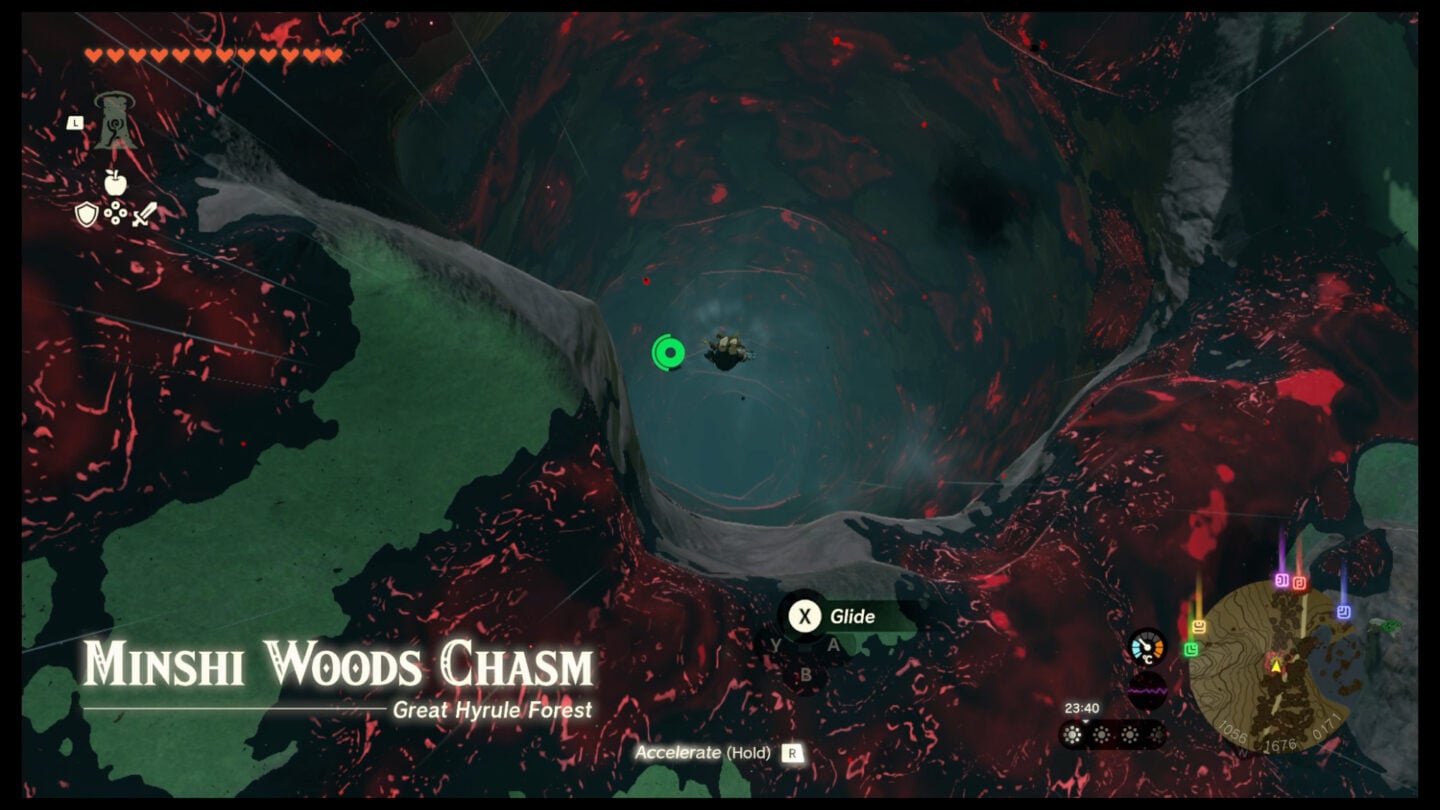Toggle the dimmed fourth phase pip
Image resolution: width=1440 pixels, height=810 pixels.
pyautogui.click(x=1157, y=735)
